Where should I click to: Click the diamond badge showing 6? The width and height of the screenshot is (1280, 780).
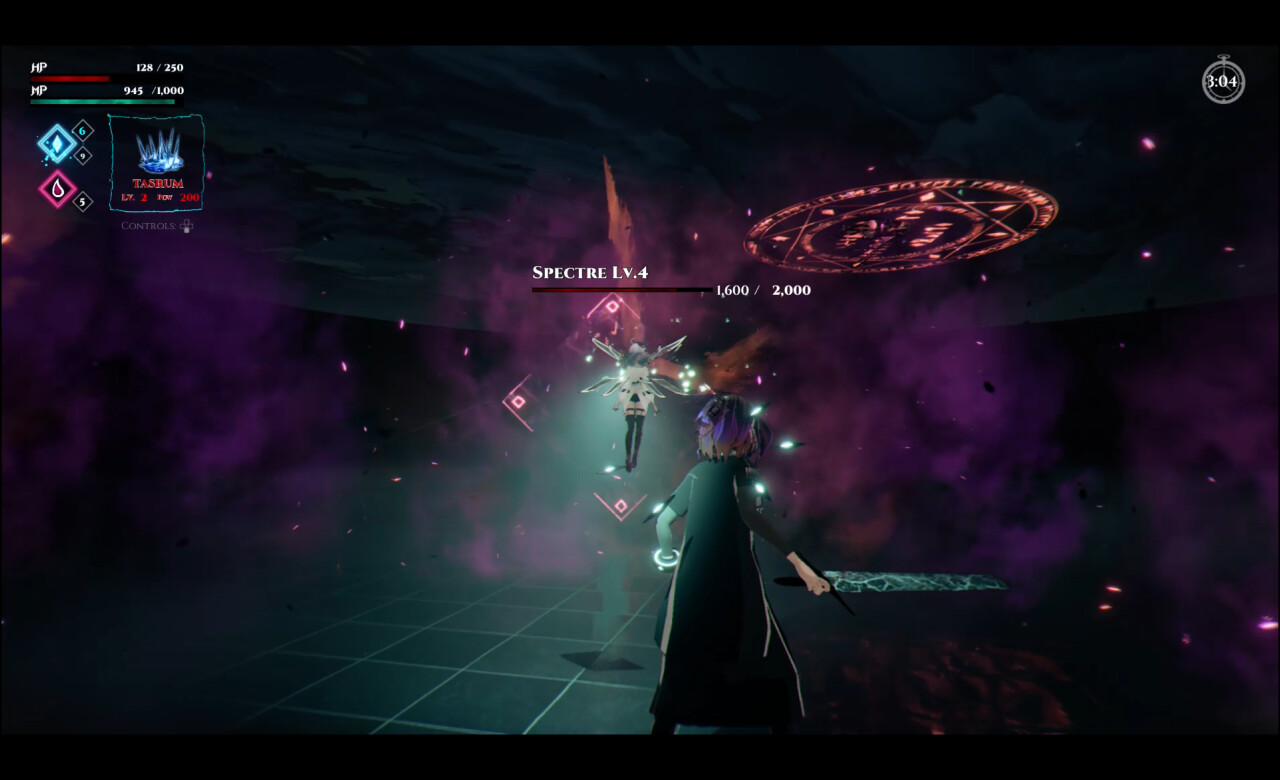(81, 131)
